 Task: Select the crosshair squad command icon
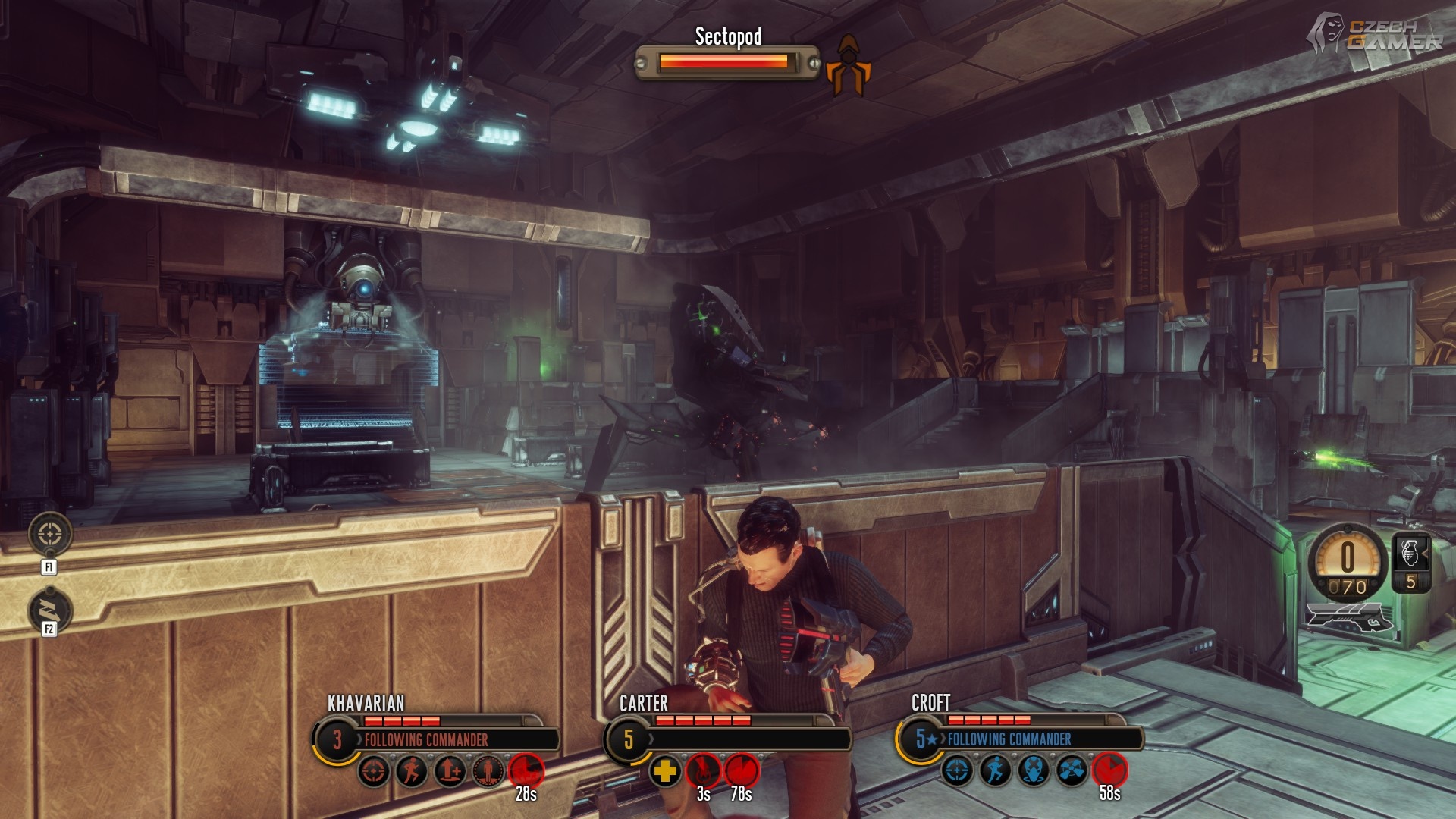click(x=50, y=534)
